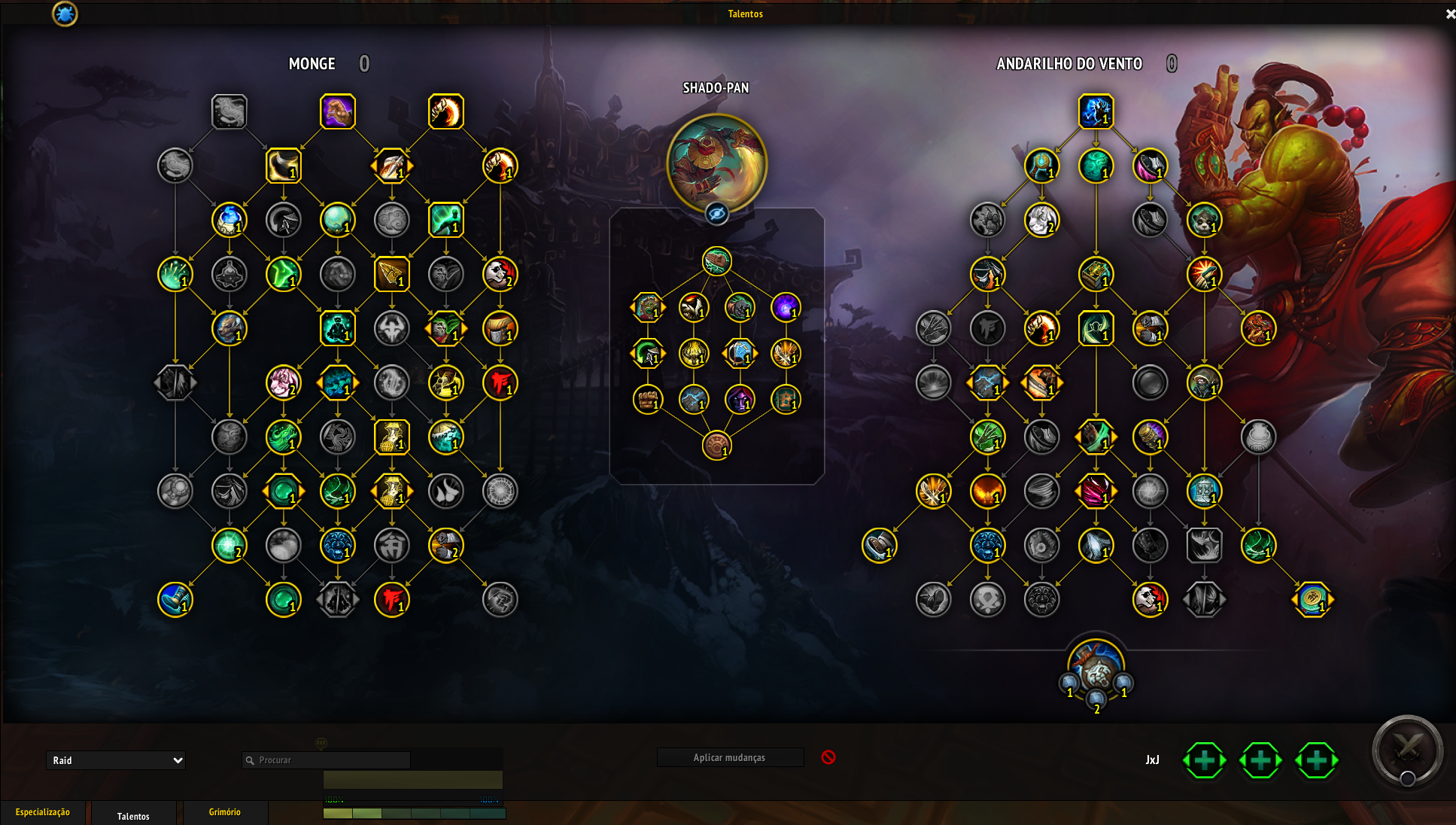Viewport: 1456px width, 825px height.
Task: Select the Talentos tab
Action: (133, 816)
